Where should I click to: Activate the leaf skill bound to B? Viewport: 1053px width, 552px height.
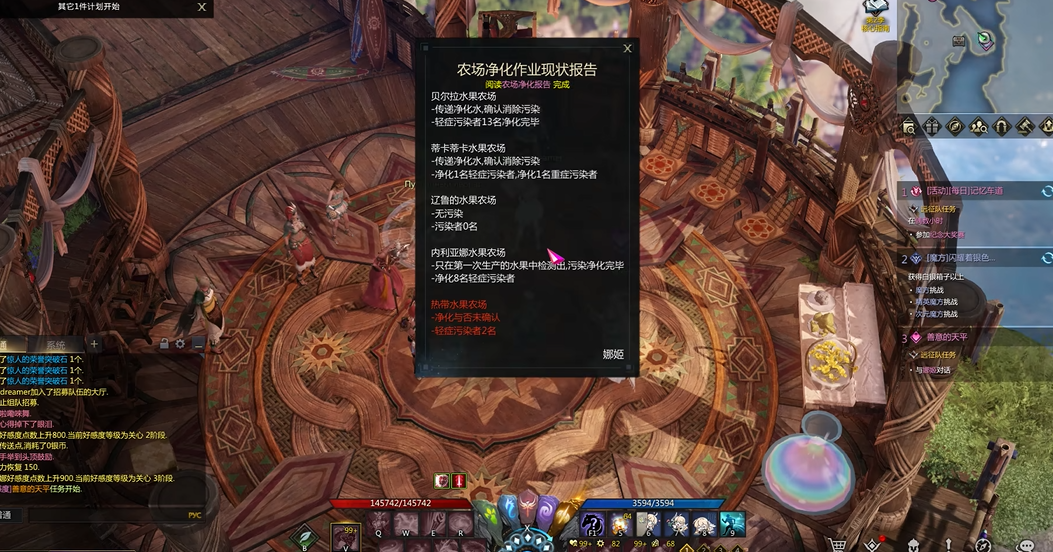[304, 536]
